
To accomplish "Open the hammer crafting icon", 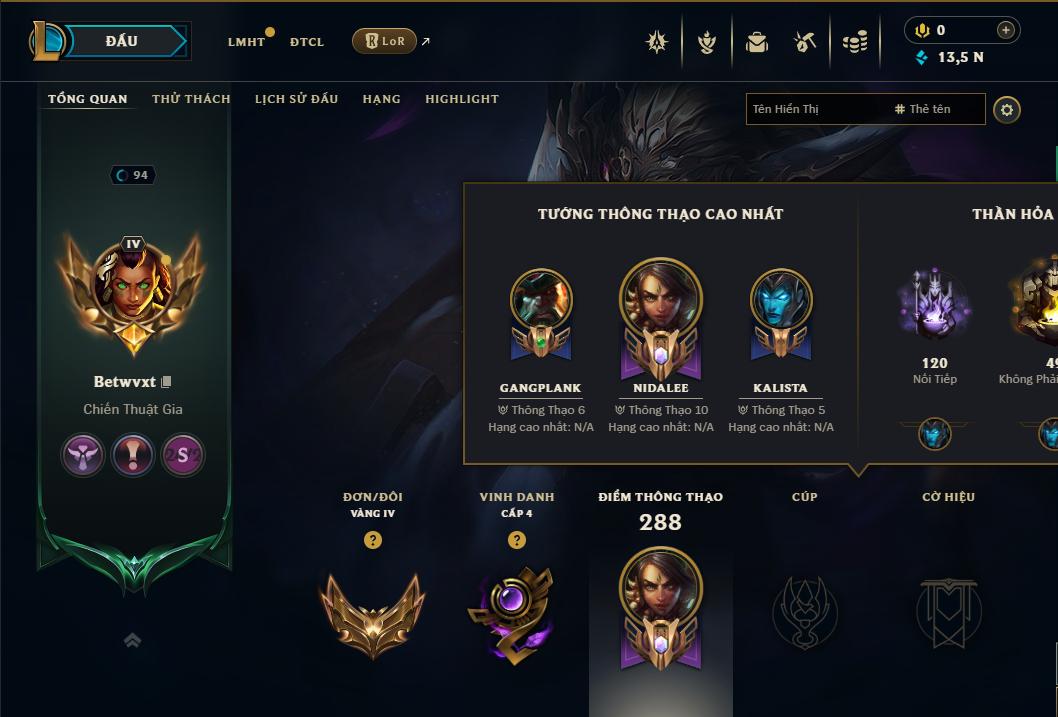I will point(805,42).
